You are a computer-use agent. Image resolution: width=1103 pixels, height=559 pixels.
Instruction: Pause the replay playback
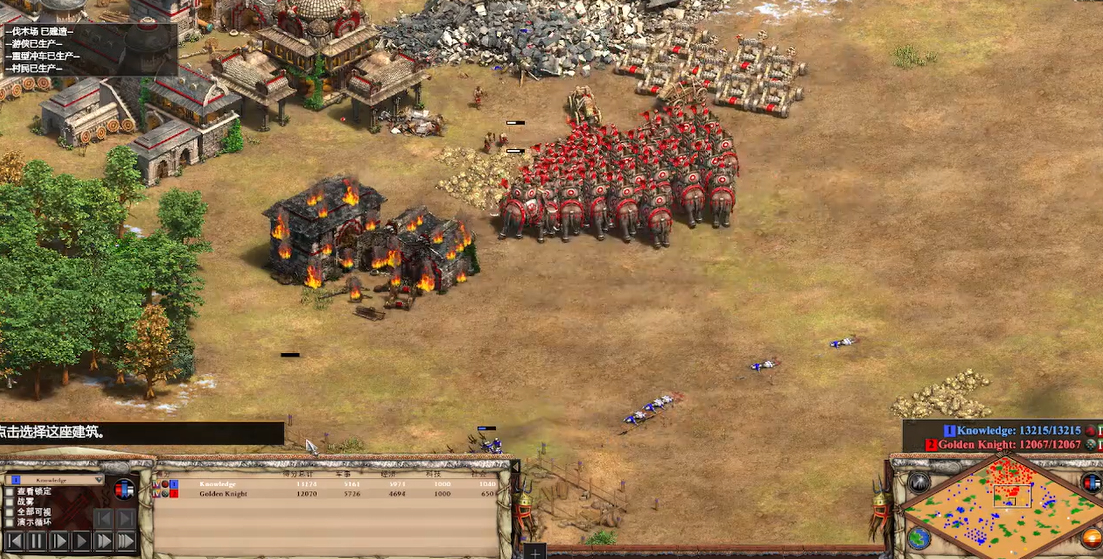click(37, 541)
